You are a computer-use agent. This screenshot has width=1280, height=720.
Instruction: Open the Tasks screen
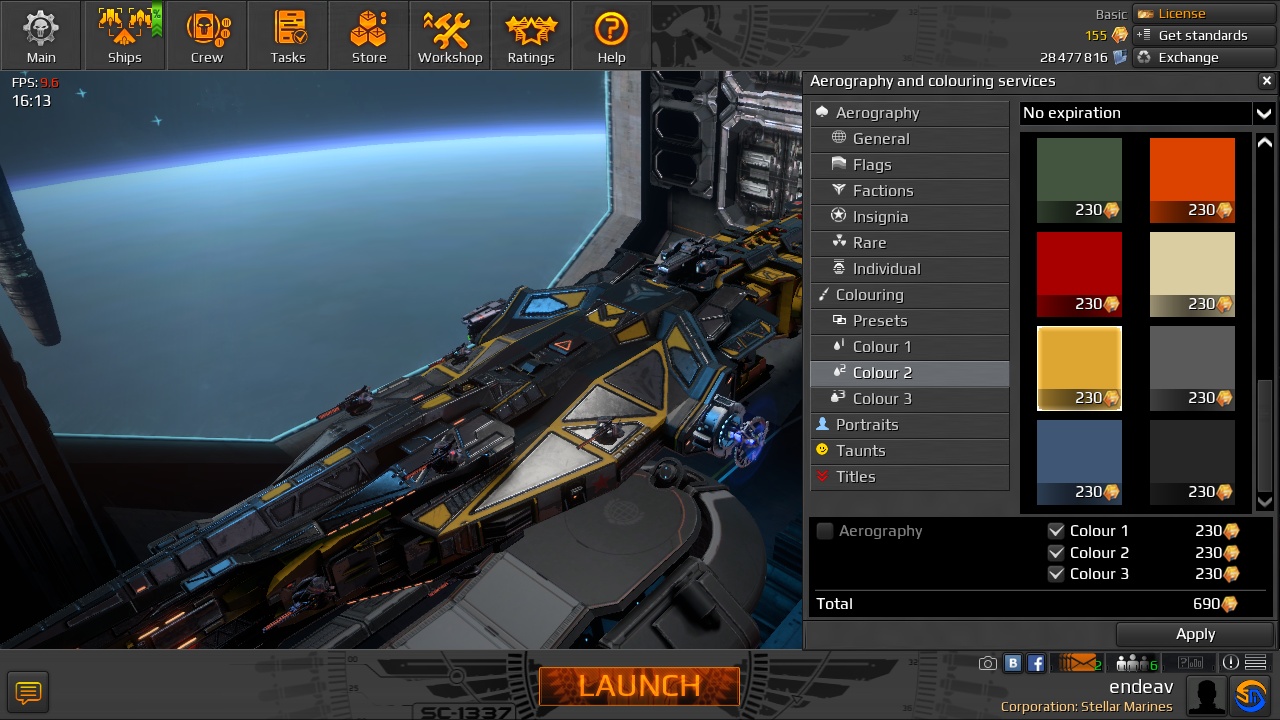[x=288, y=35]
